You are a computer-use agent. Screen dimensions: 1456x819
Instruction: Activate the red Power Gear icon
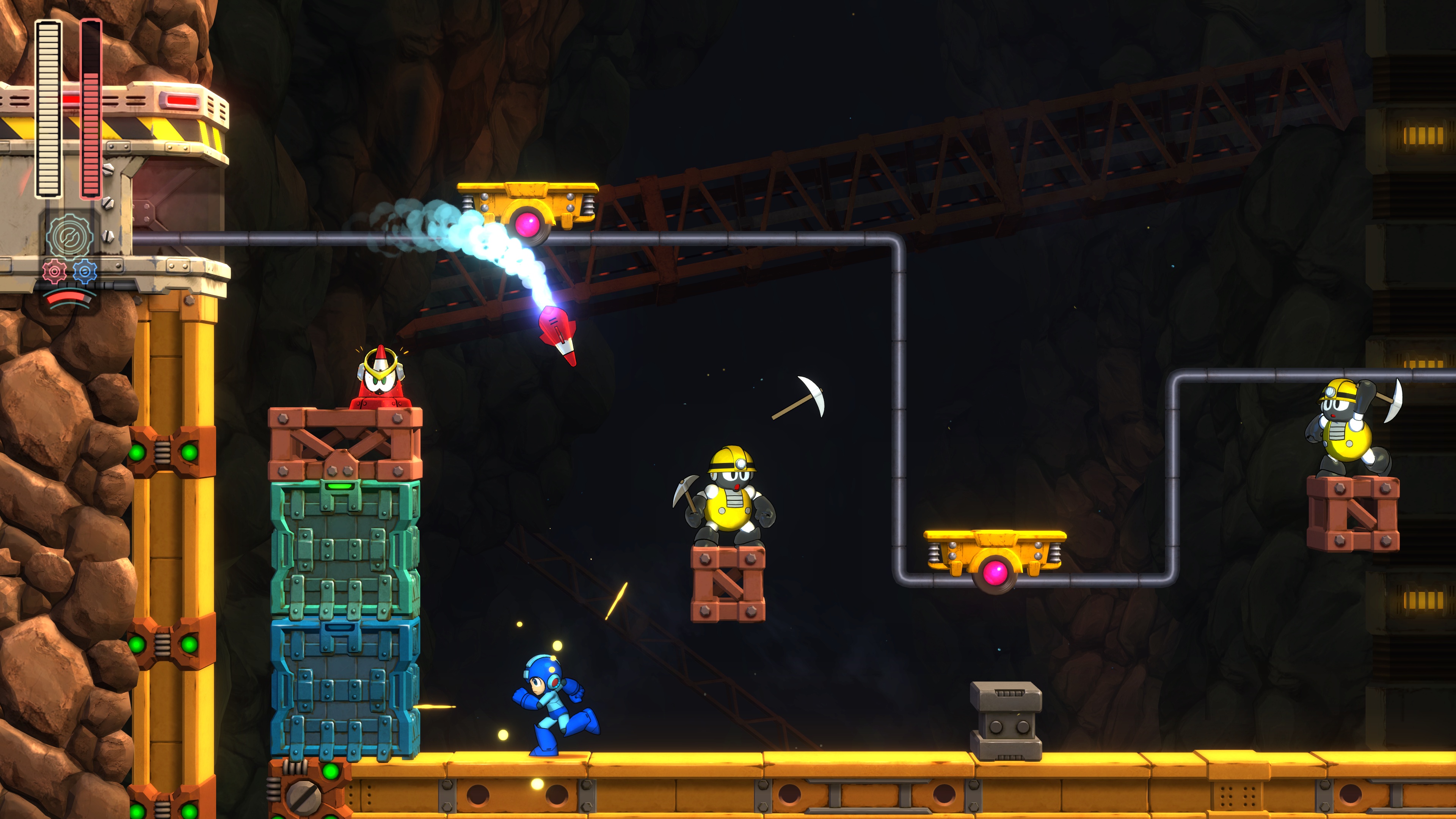54,272
